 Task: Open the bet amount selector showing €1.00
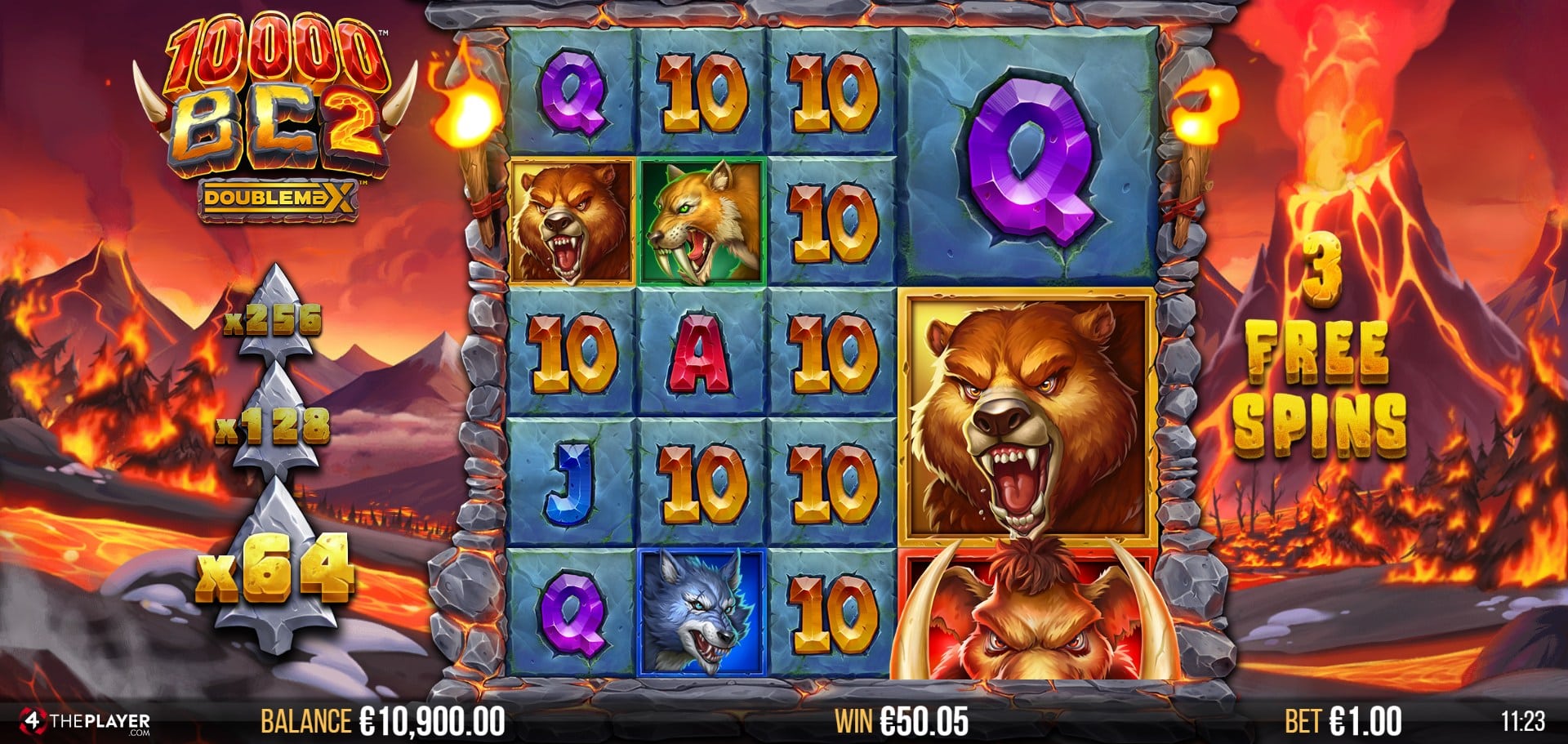click(x=1343, y=721)
